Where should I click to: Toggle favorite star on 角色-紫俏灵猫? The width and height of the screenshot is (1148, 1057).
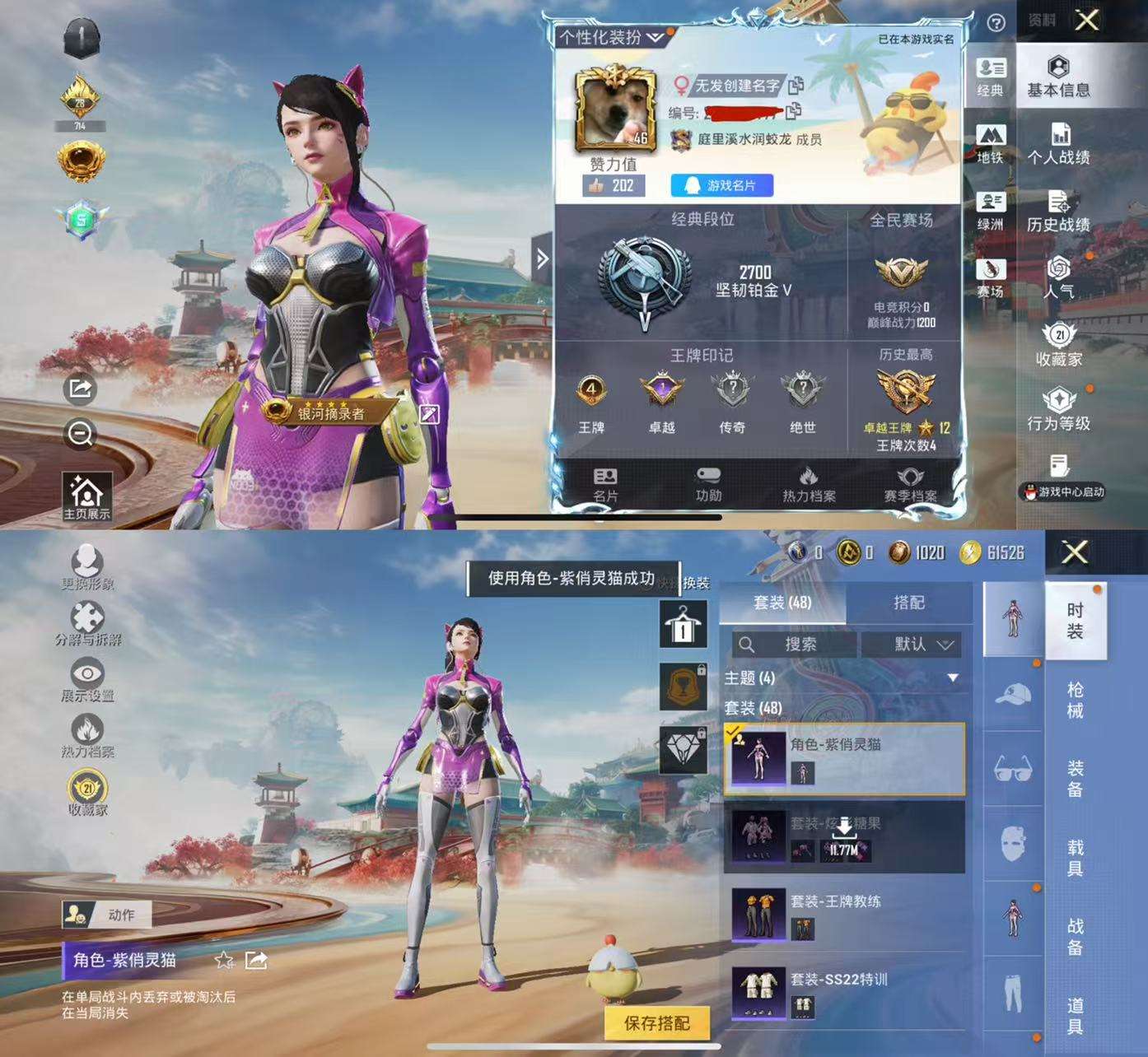(222, 960)
